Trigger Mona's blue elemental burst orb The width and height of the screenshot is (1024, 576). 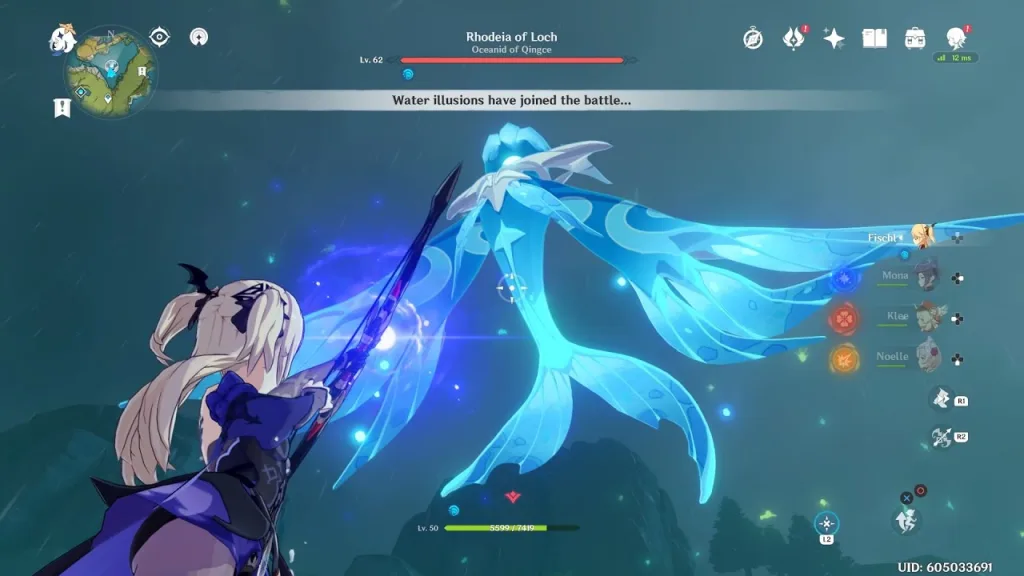click(844, 278)
